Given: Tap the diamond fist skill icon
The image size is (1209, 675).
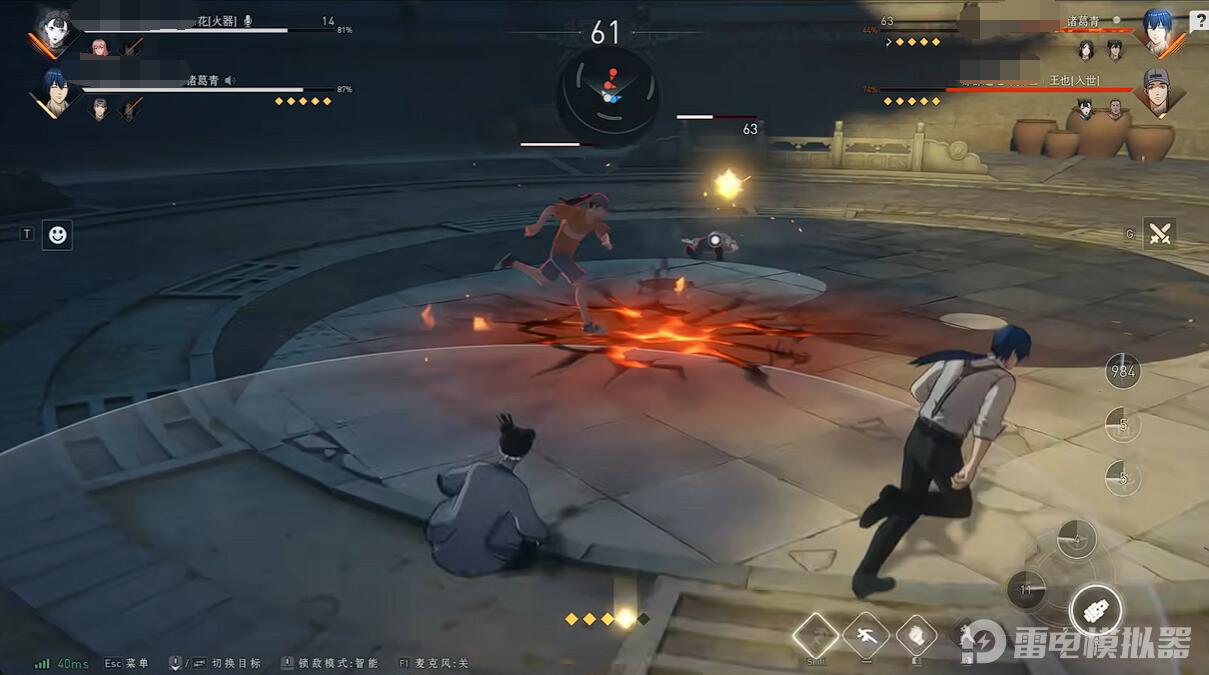Looking at the screenshot, I should pos(916,634).
